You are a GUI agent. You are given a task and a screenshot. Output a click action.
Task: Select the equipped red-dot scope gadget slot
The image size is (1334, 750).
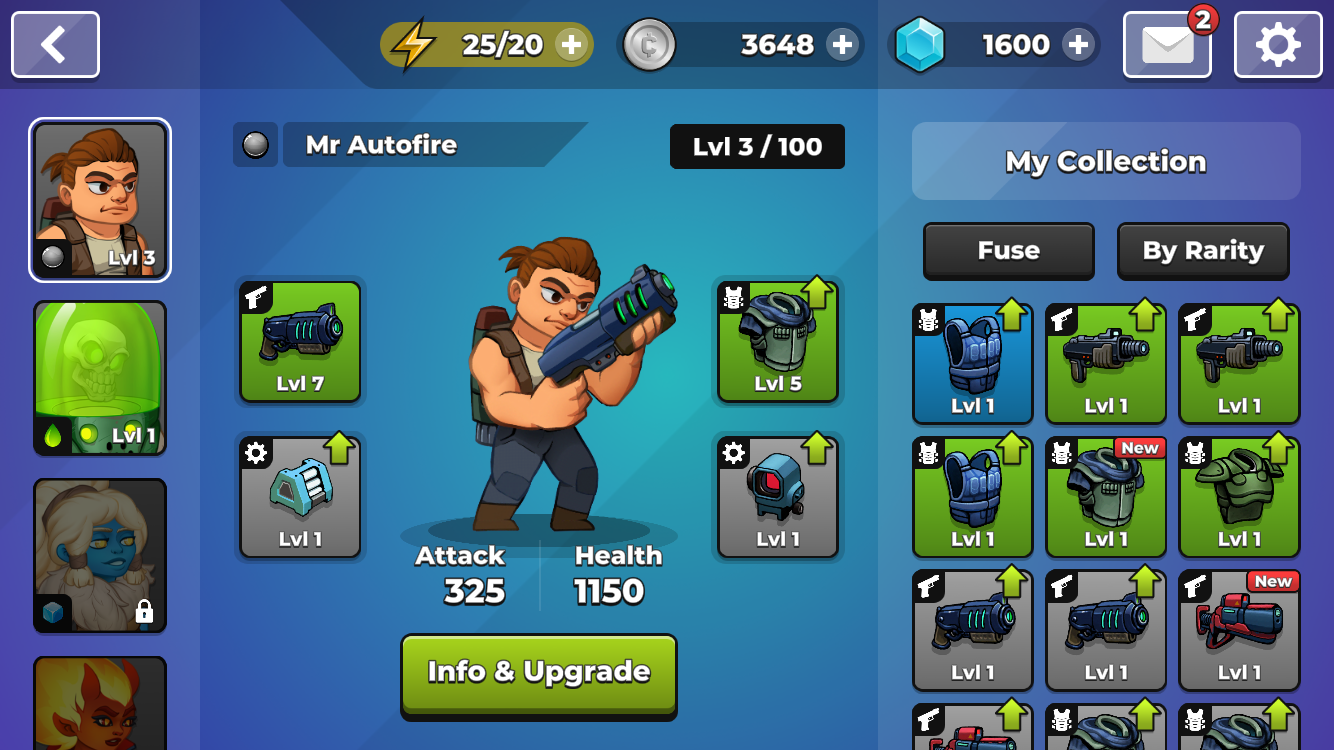point(778,497)
